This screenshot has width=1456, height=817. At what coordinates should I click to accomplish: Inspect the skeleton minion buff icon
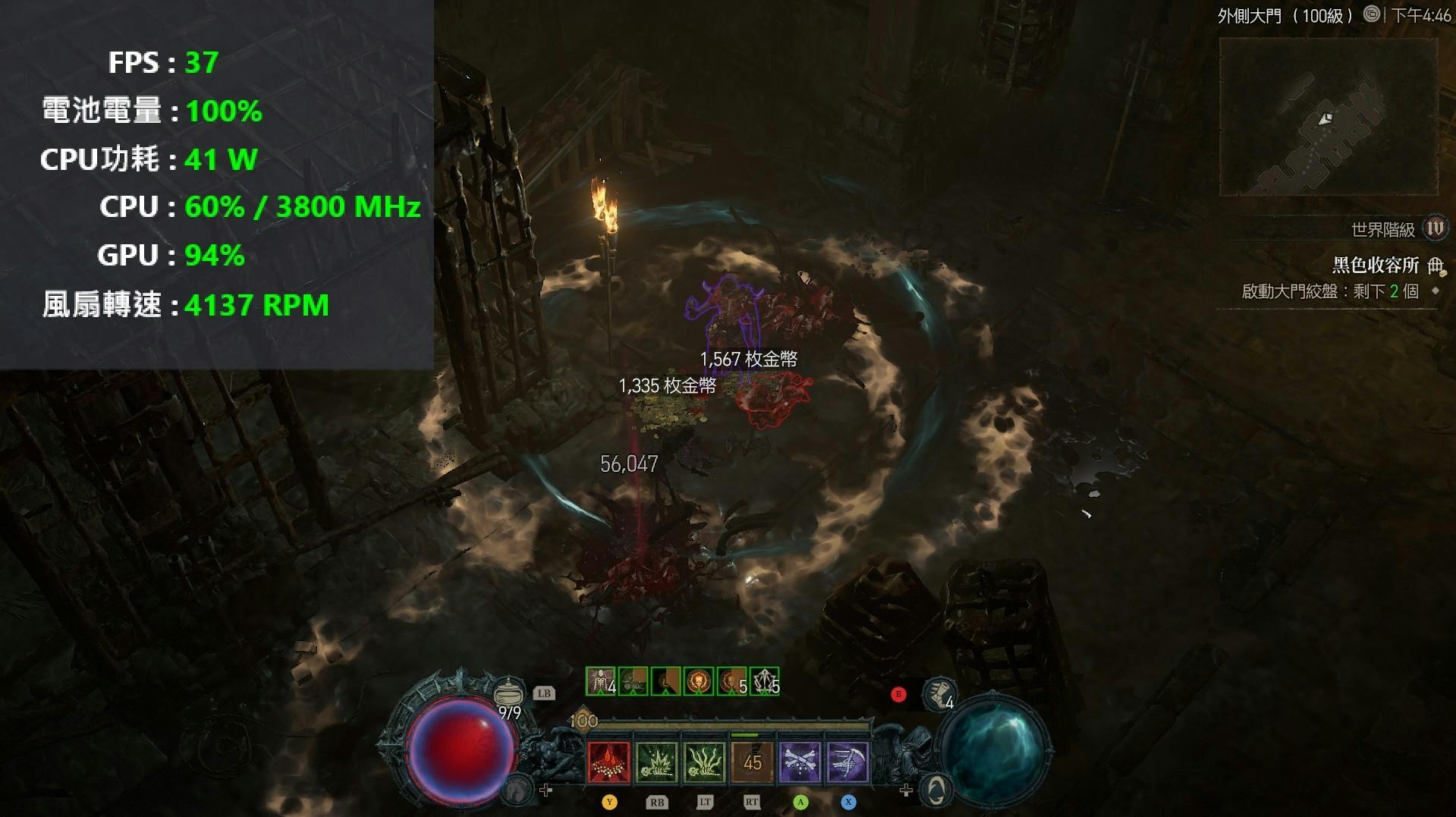pyautogui.click(x=600, y=681)
